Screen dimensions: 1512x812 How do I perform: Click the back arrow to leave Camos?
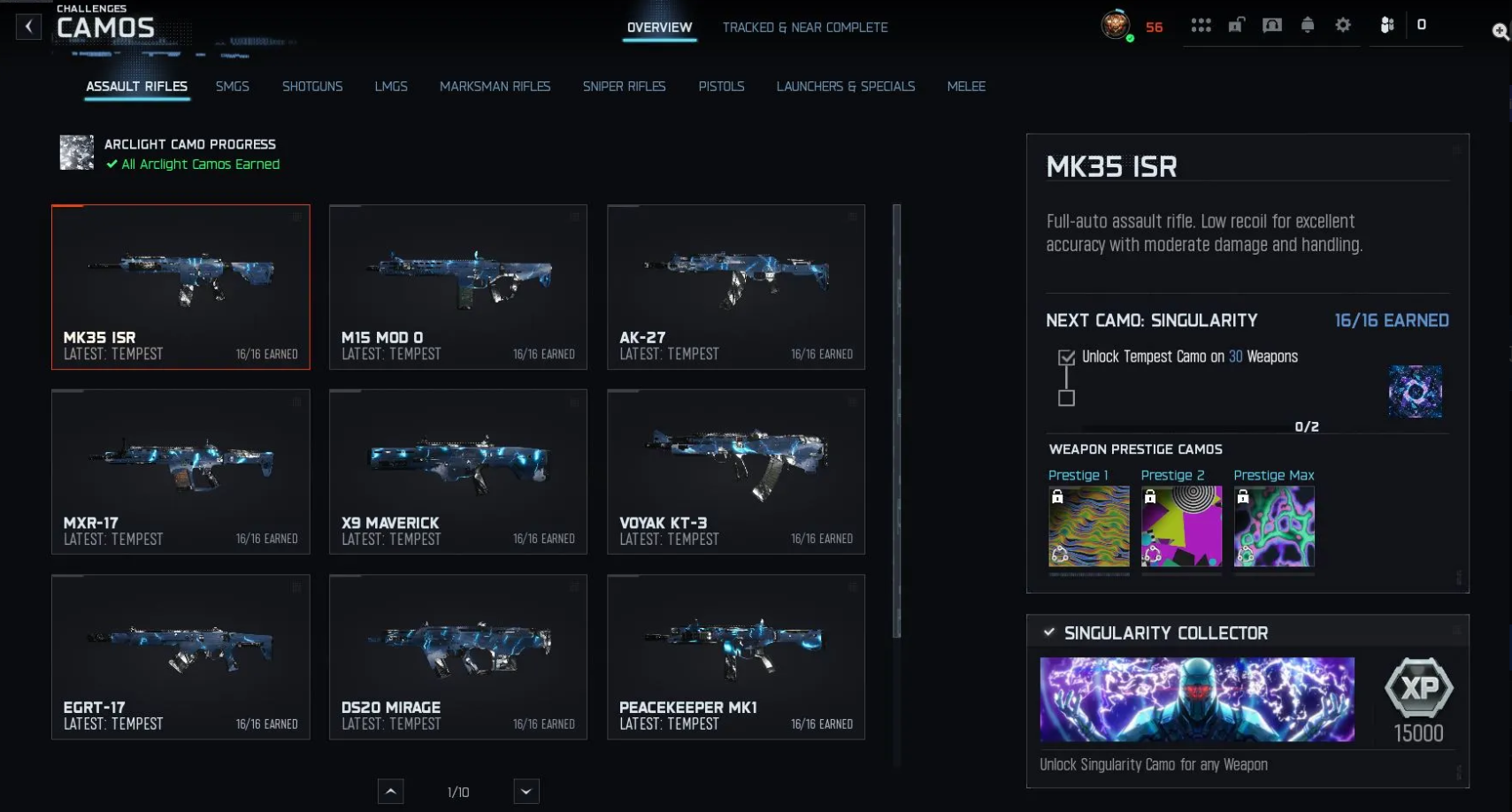(28, 26)
